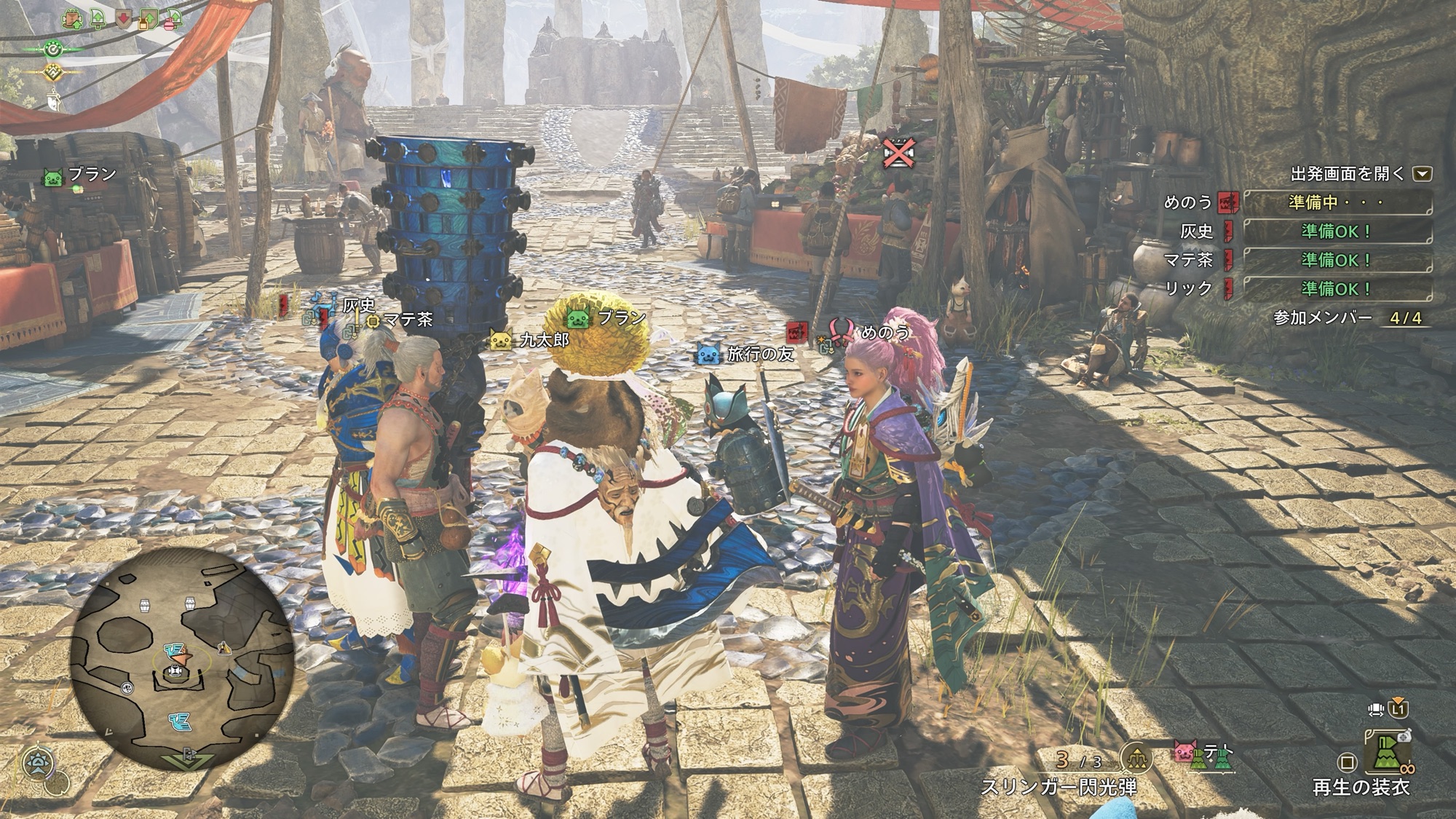Viewport: 1456px width, 819px height.
Task: Click the green circular status icon at top left
Action: (x=53, y=49)
